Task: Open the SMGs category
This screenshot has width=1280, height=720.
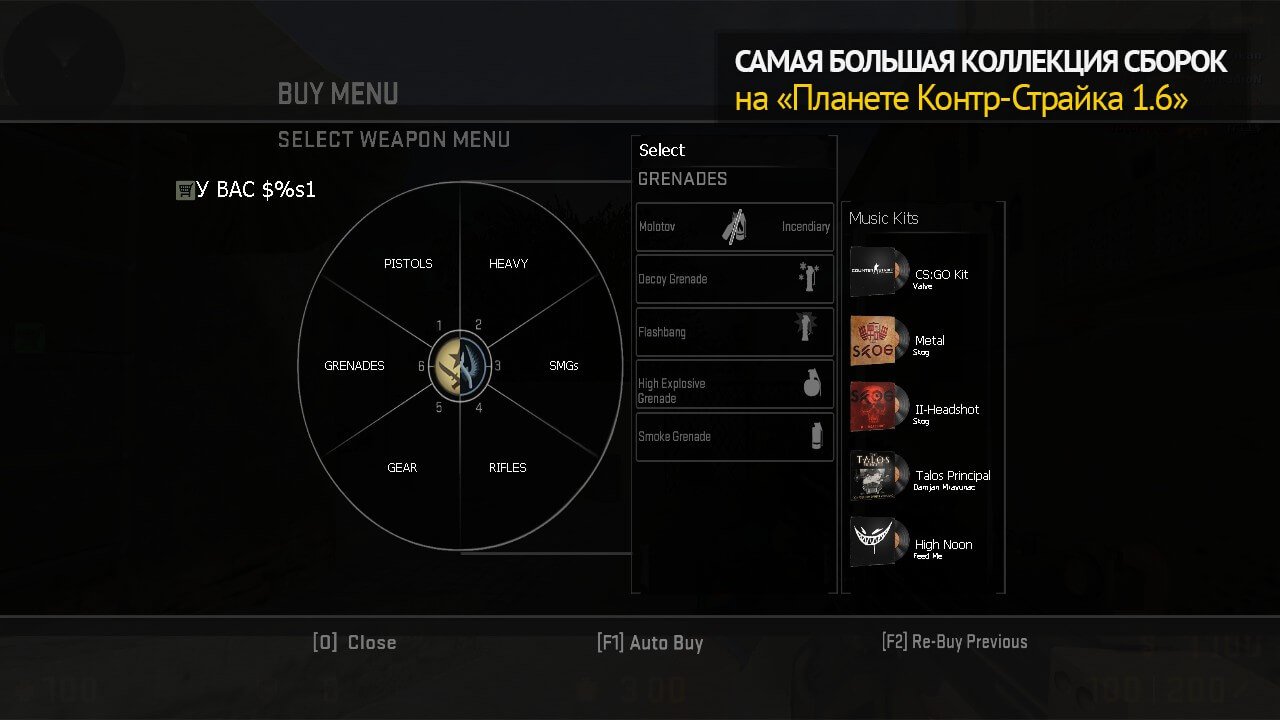Action: pos(563,366)
